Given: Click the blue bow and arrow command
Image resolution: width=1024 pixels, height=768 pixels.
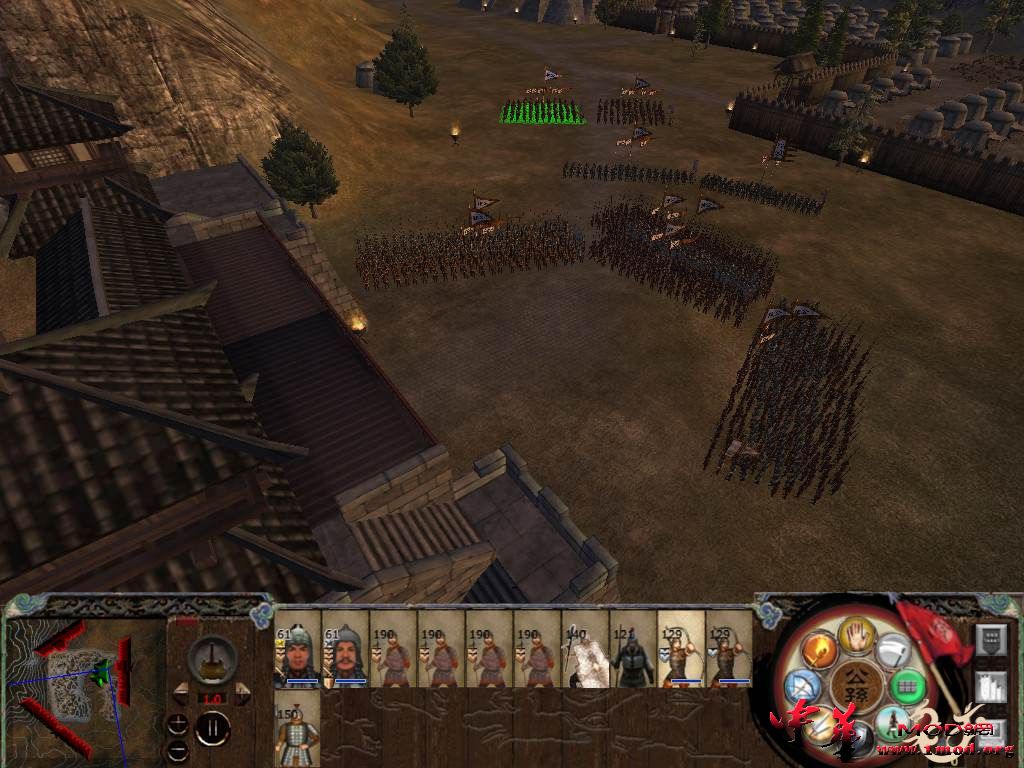Looking at the screenshot, I should tap(803, 686).
